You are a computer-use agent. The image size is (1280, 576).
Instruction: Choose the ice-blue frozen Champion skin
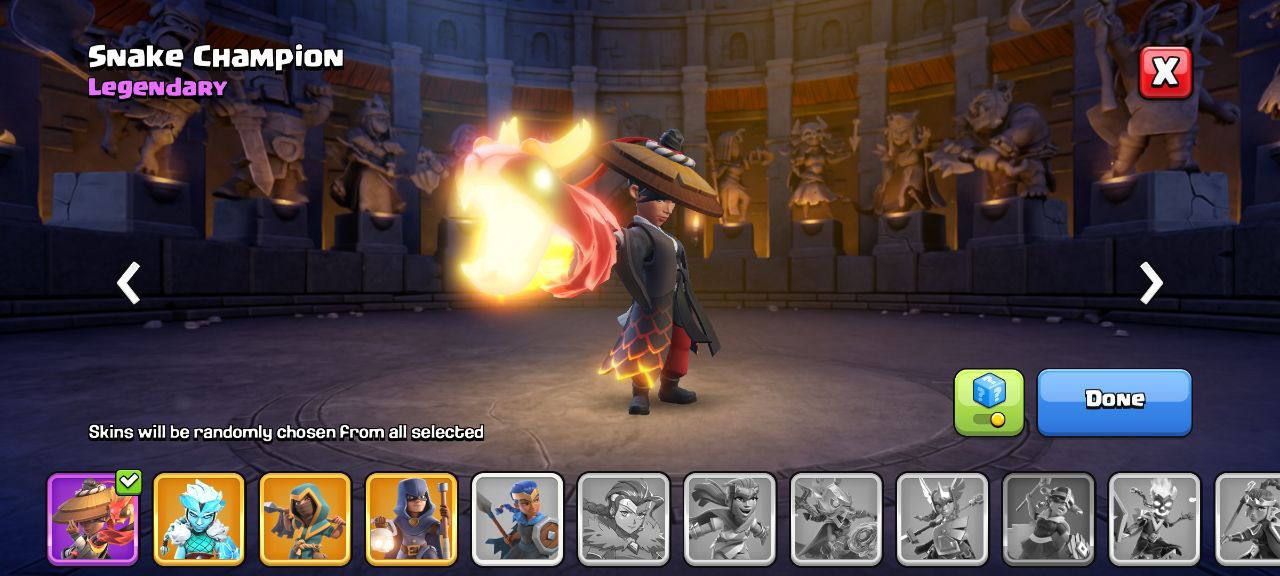tap(199, 519)
